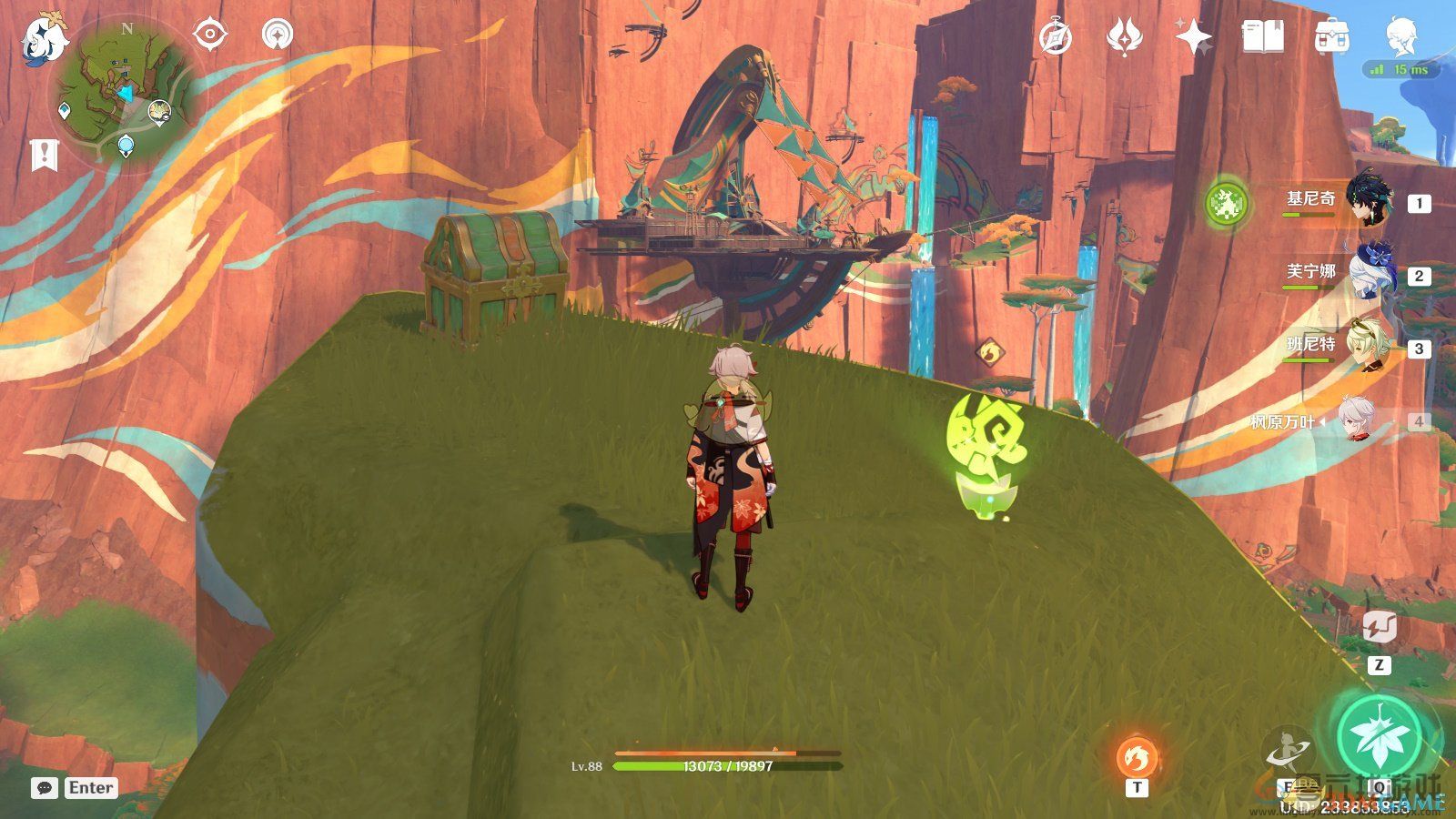Open the Wish four-pointed star icon
1456x819 pixels.
click(1193, 37)
